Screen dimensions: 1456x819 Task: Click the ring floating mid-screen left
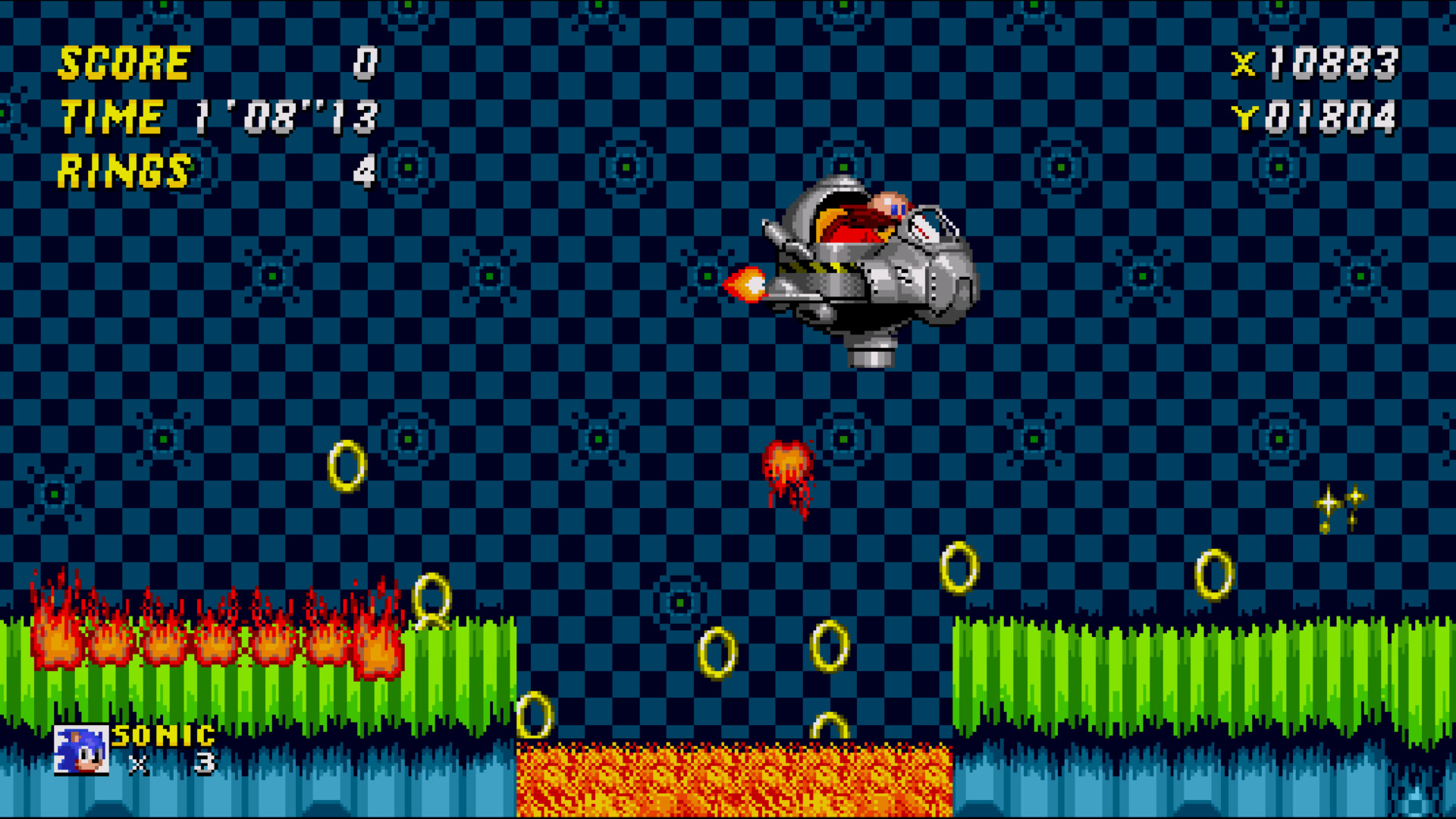tap(346, 466)
